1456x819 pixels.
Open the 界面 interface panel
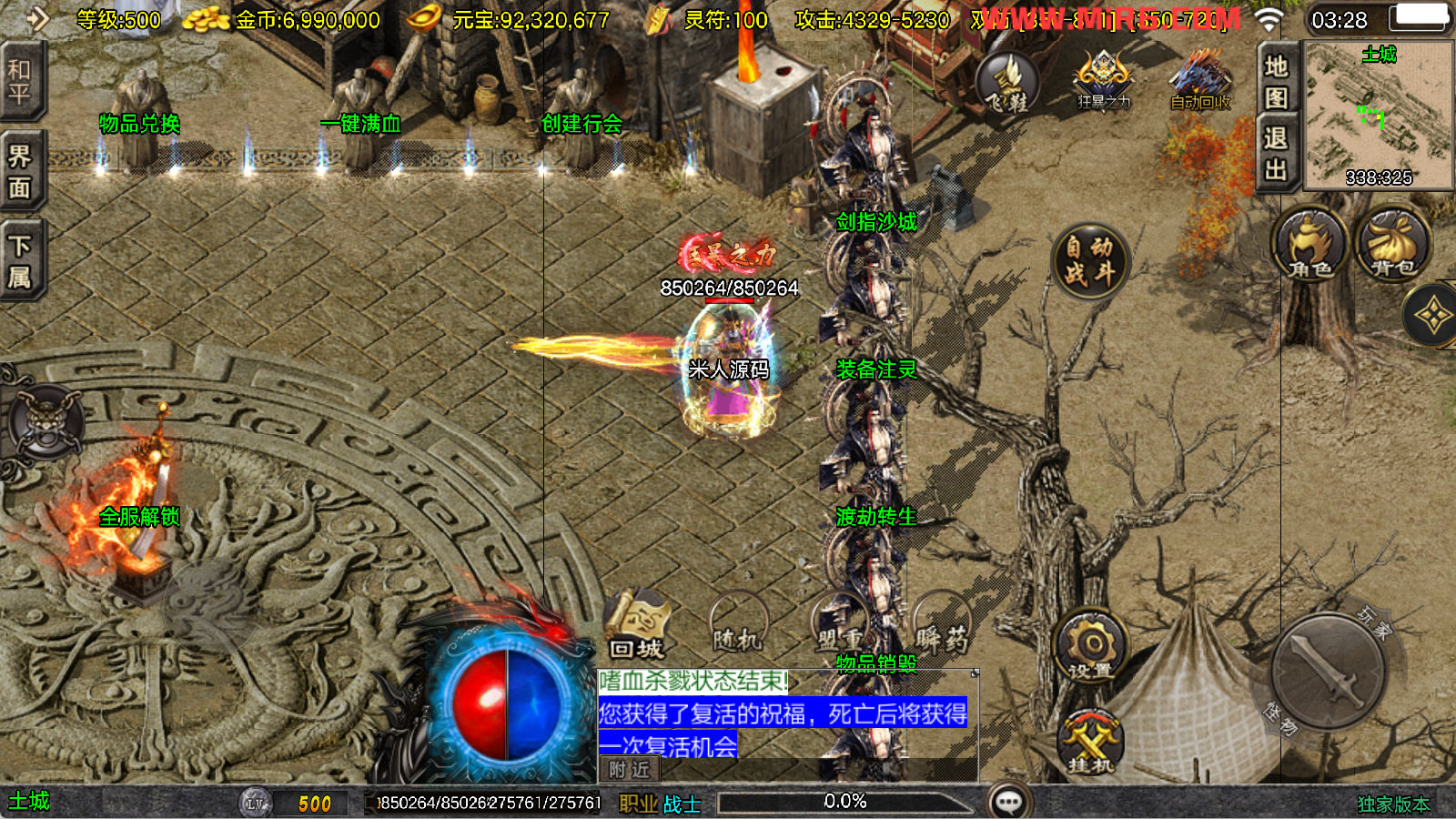[x=20, y=172]
